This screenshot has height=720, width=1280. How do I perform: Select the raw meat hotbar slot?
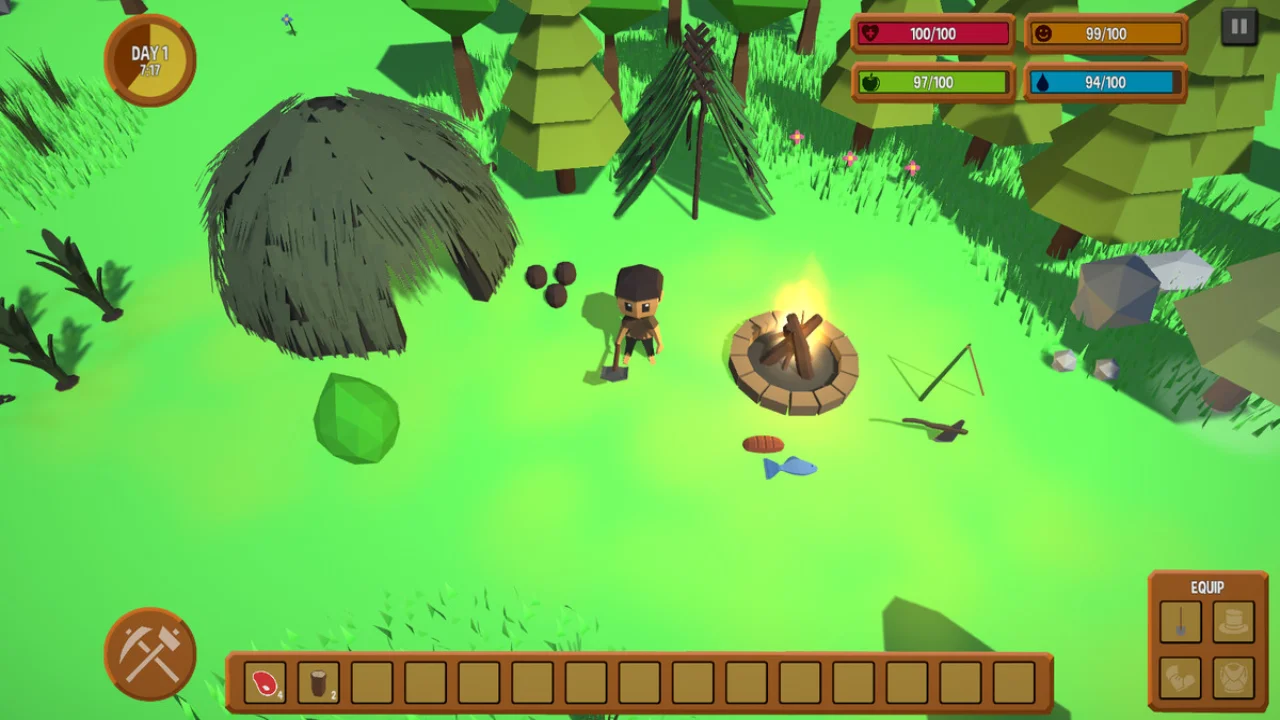point(265,682)
